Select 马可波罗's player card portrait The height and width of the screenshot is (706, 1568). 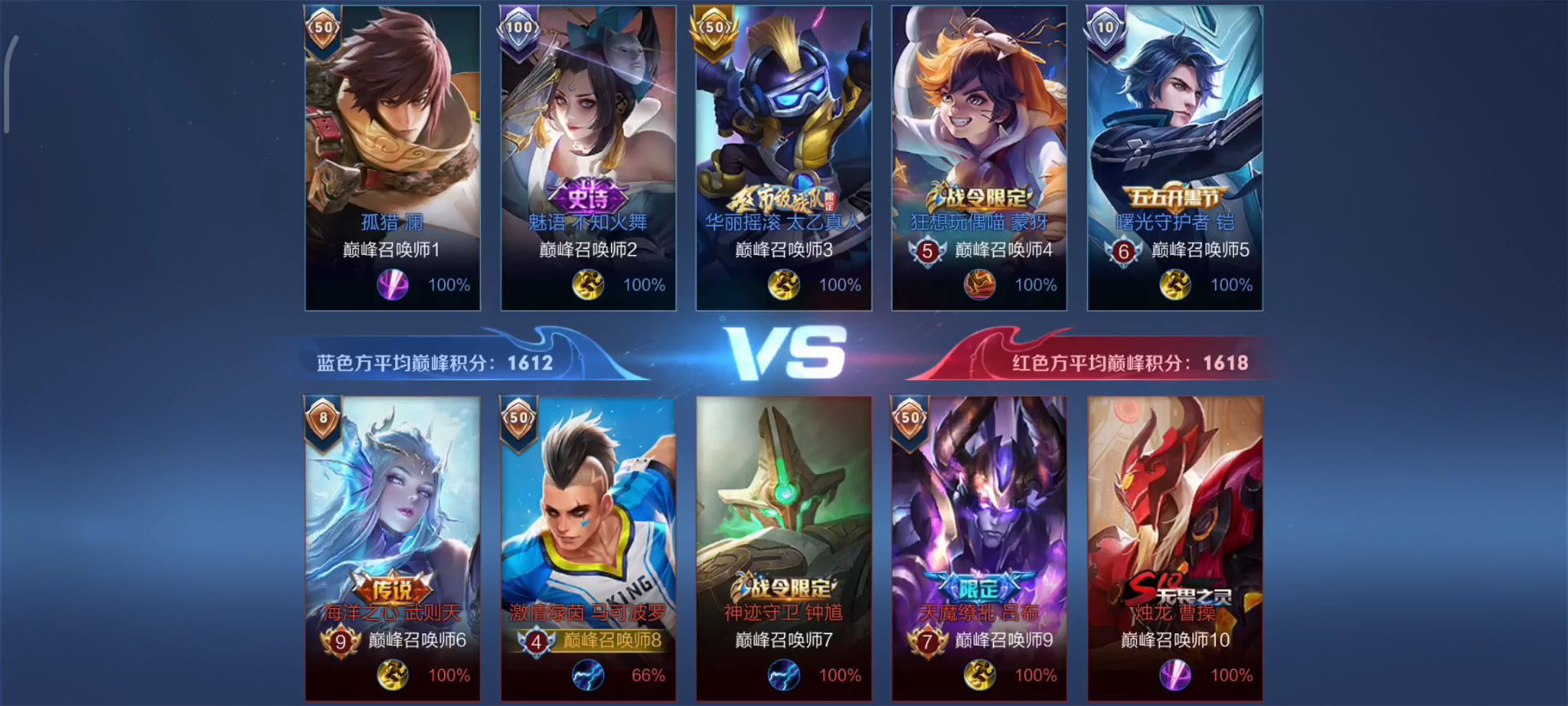588,507
